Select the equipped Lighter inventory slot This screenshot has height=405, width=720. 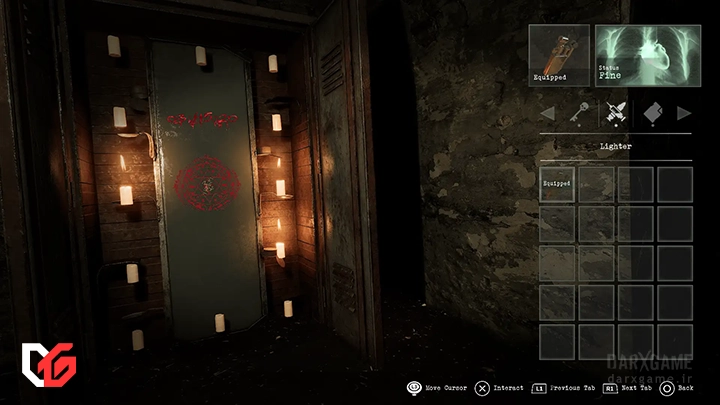click(557, 185)
